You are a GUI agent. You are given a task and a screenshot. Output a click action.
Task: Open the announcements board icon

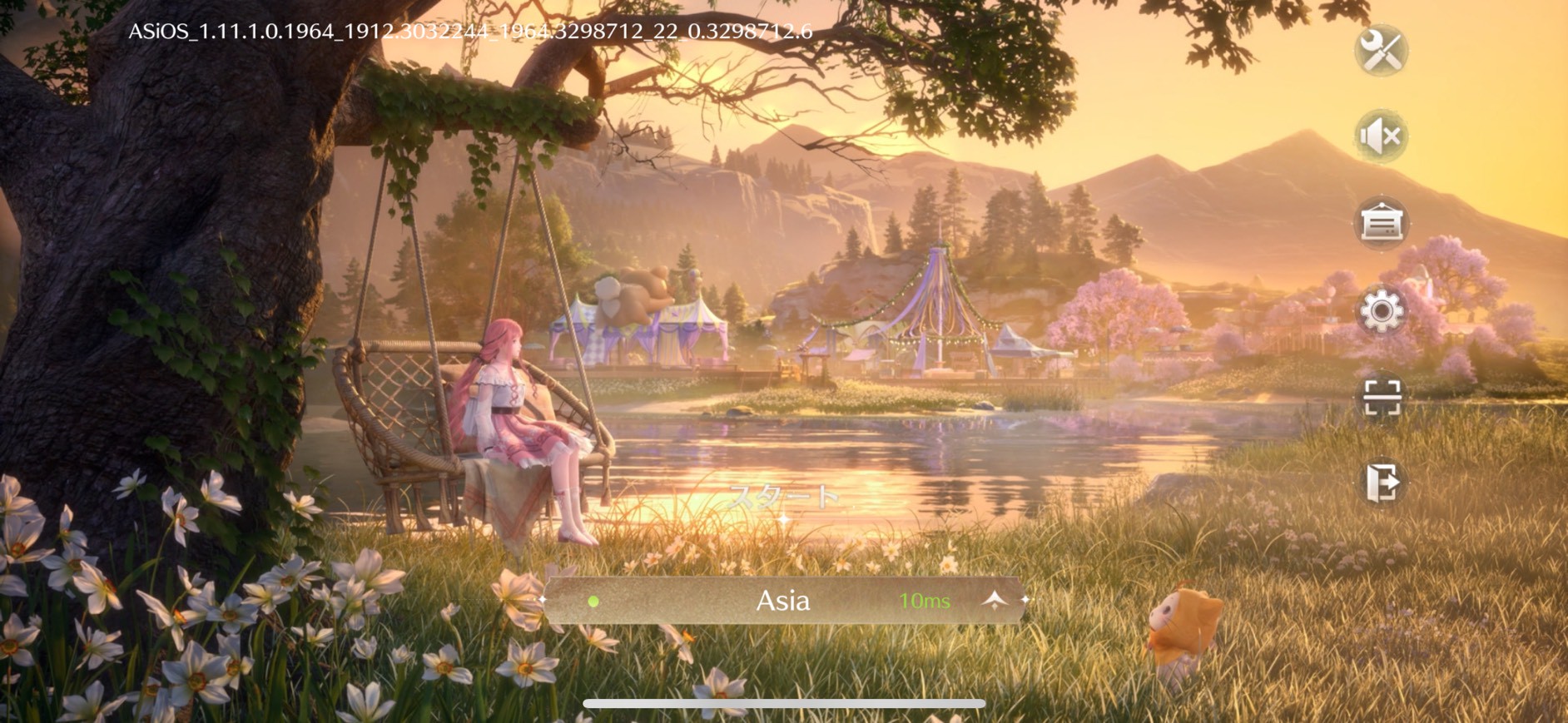(1382, 223)
